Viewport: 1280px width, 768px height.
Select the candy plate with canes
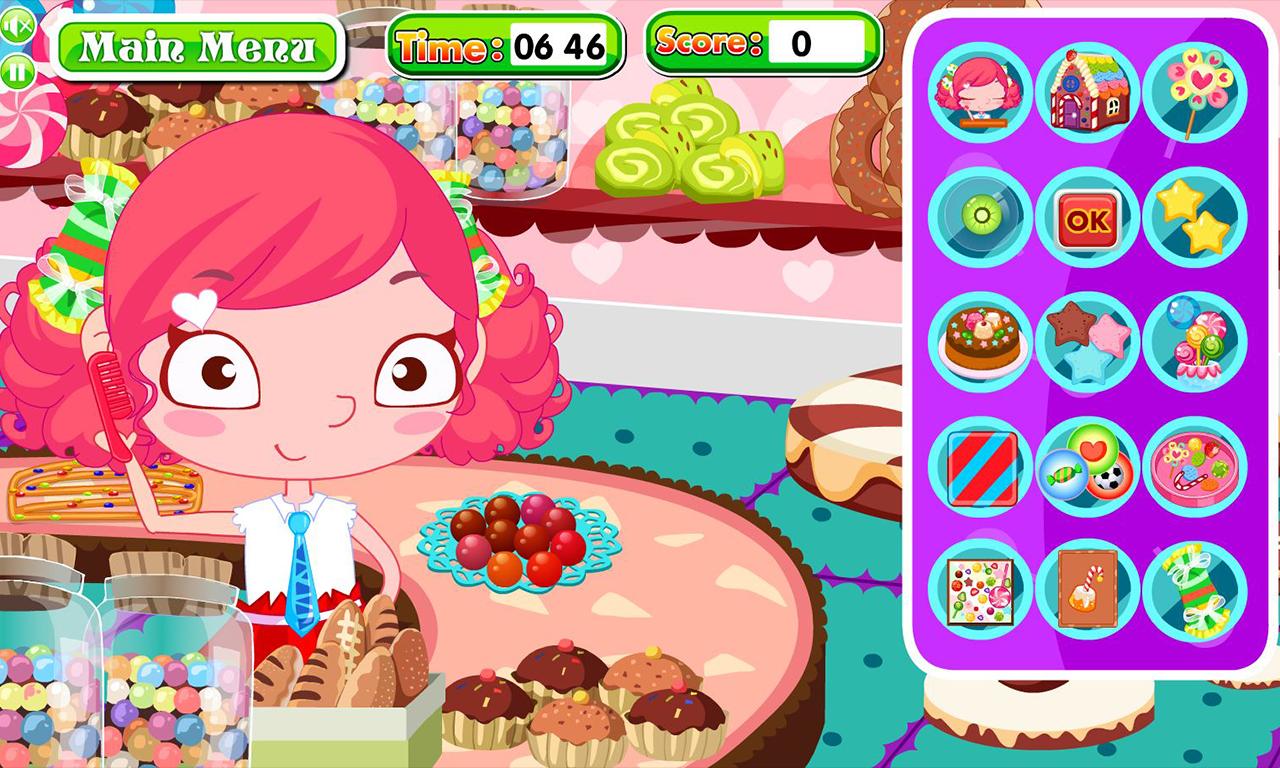pyautogui.click(x=1196, y=467)
